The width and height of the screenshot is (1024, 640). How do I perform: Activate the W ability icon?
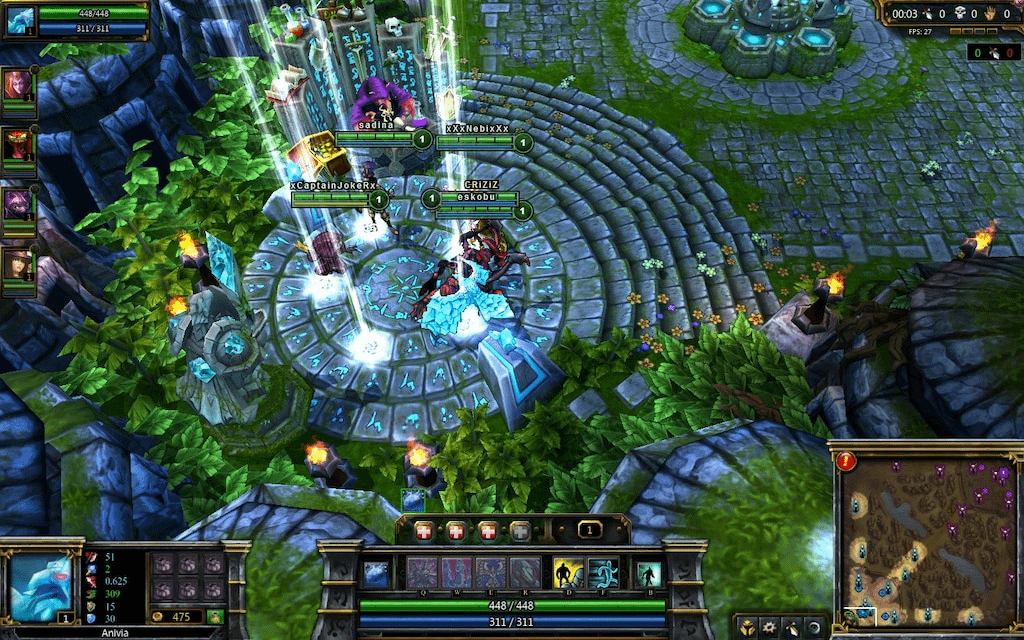[456, 573]
